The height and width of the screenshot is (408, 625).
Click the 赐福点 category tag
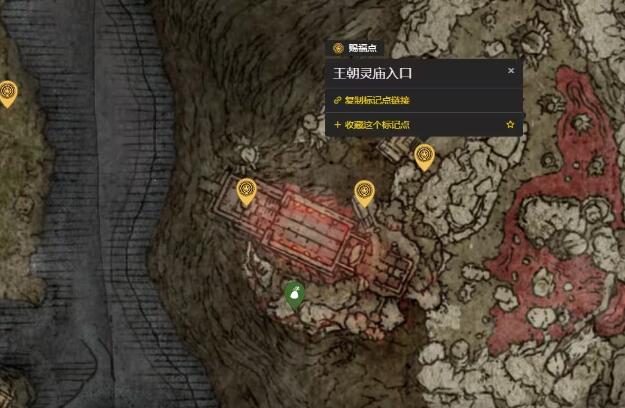355,48
